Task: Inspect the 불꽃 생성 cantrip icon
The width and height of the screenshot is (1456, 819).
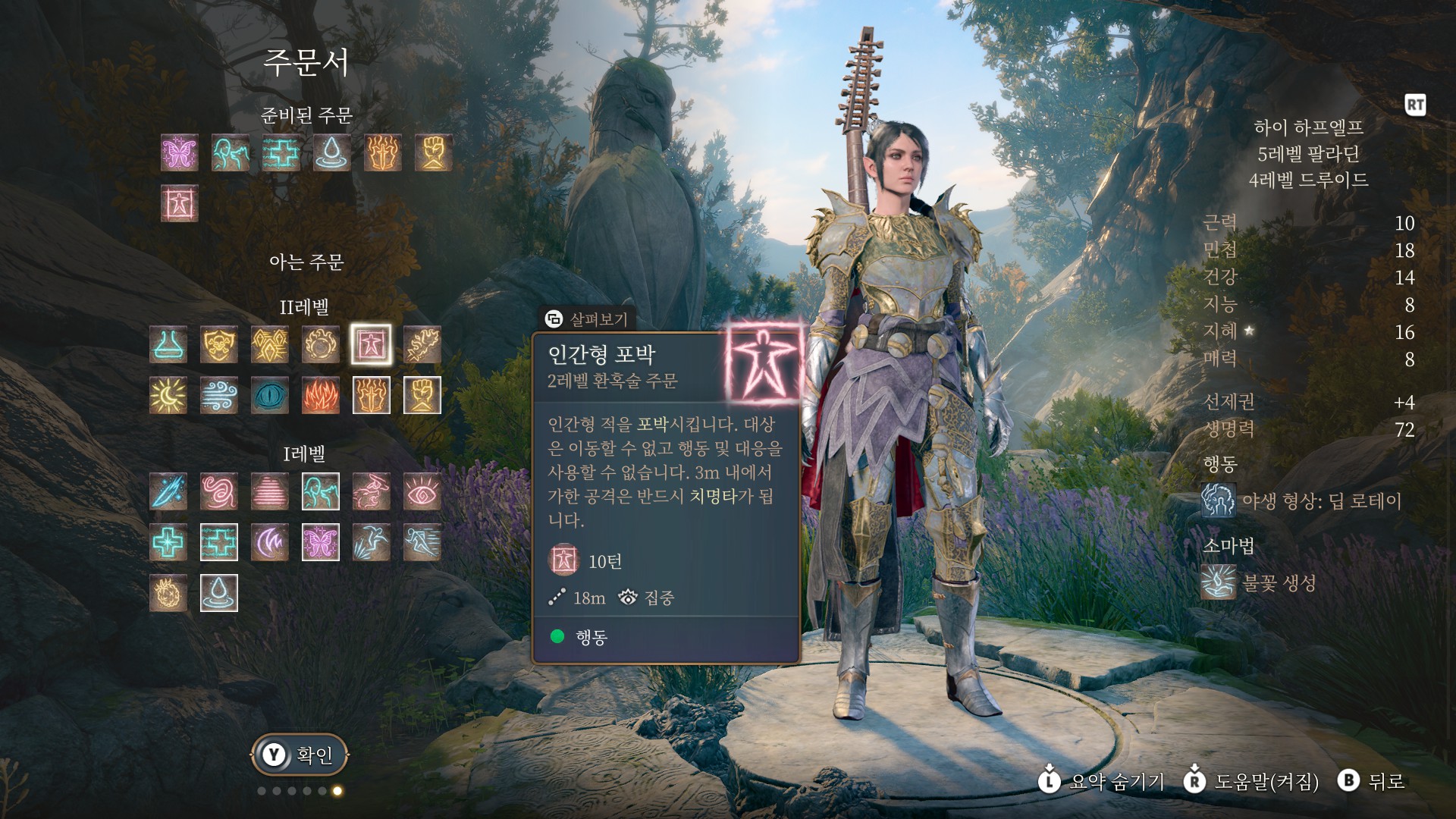Action: pos(1219,582)
